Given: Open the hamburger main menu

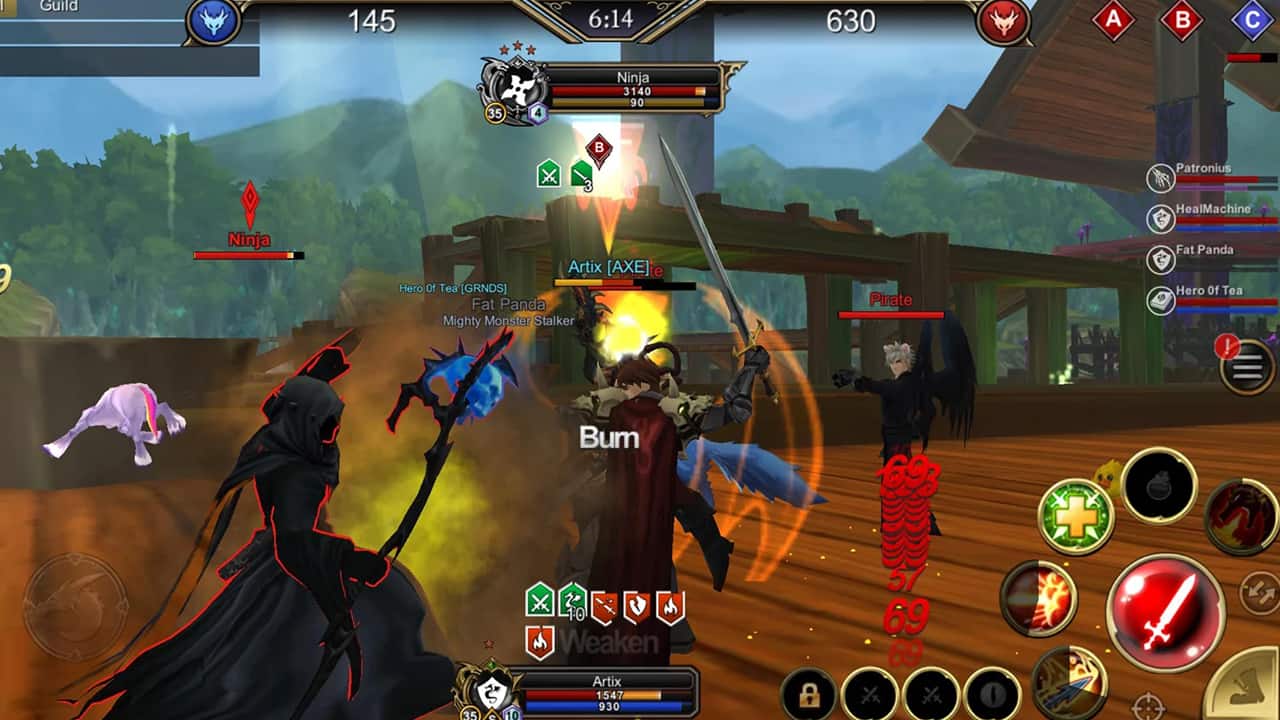Looking at the screenshot, I should pyautogui.click(x=1249, y=367).
